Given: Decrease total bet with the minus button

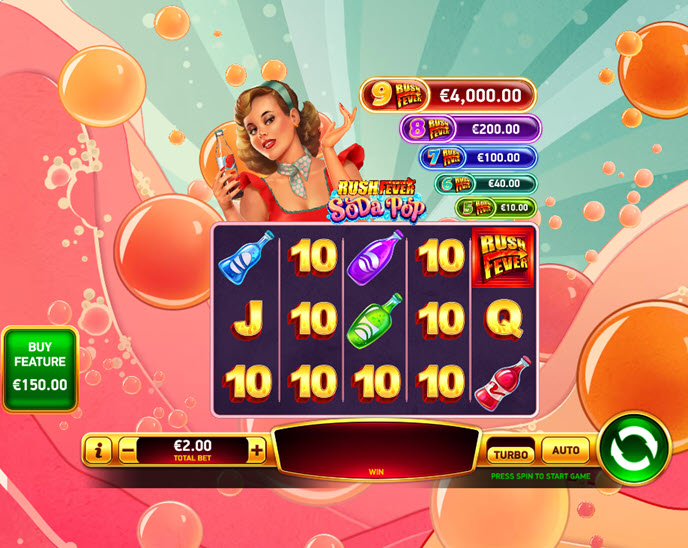Looking at the screenshot, I should click(x=128, y=451).
